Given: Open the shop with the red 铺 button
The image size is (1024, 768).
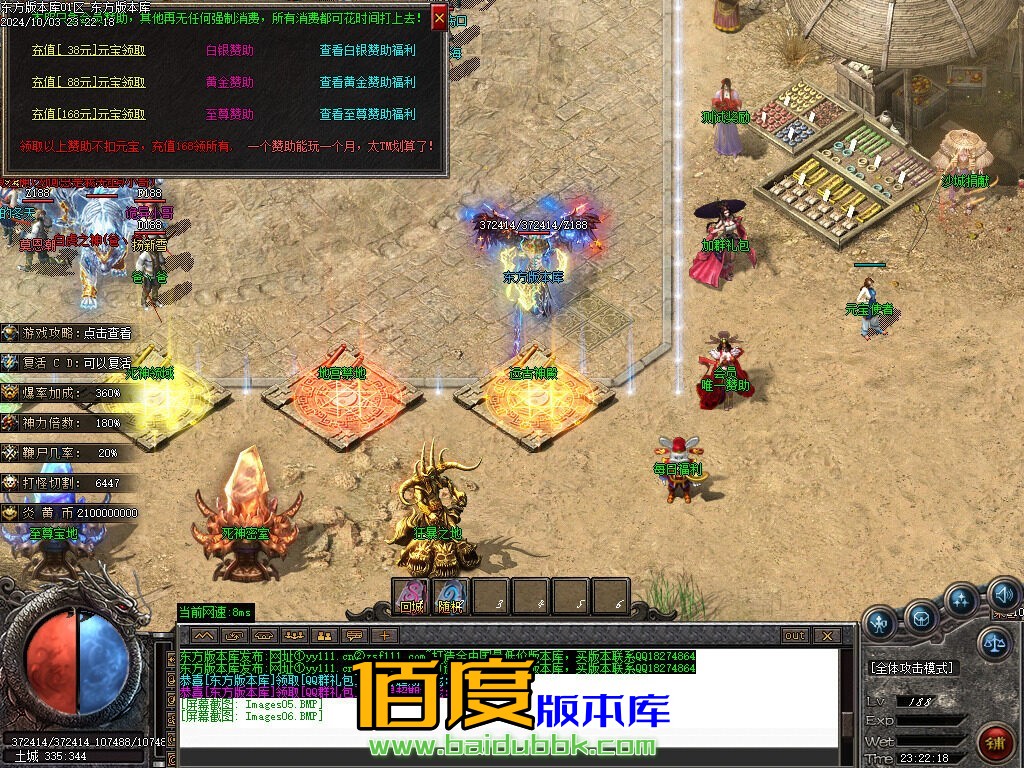Looking at the screenshot, I should 993,742.
